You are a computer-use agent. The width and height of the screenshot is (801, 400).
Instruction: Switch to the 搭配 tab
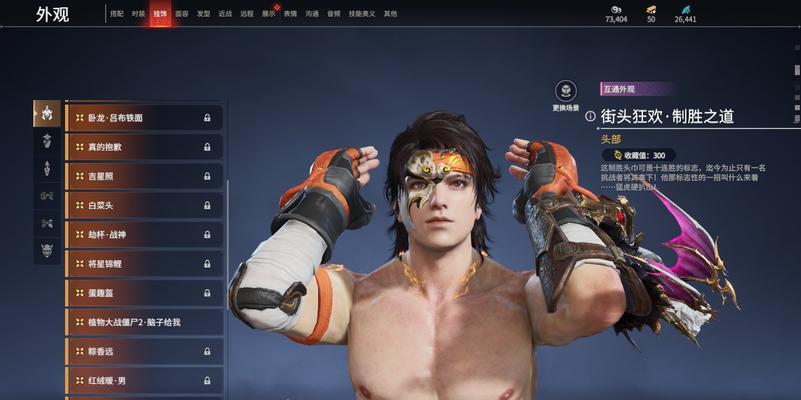click(x=117, y=14)
